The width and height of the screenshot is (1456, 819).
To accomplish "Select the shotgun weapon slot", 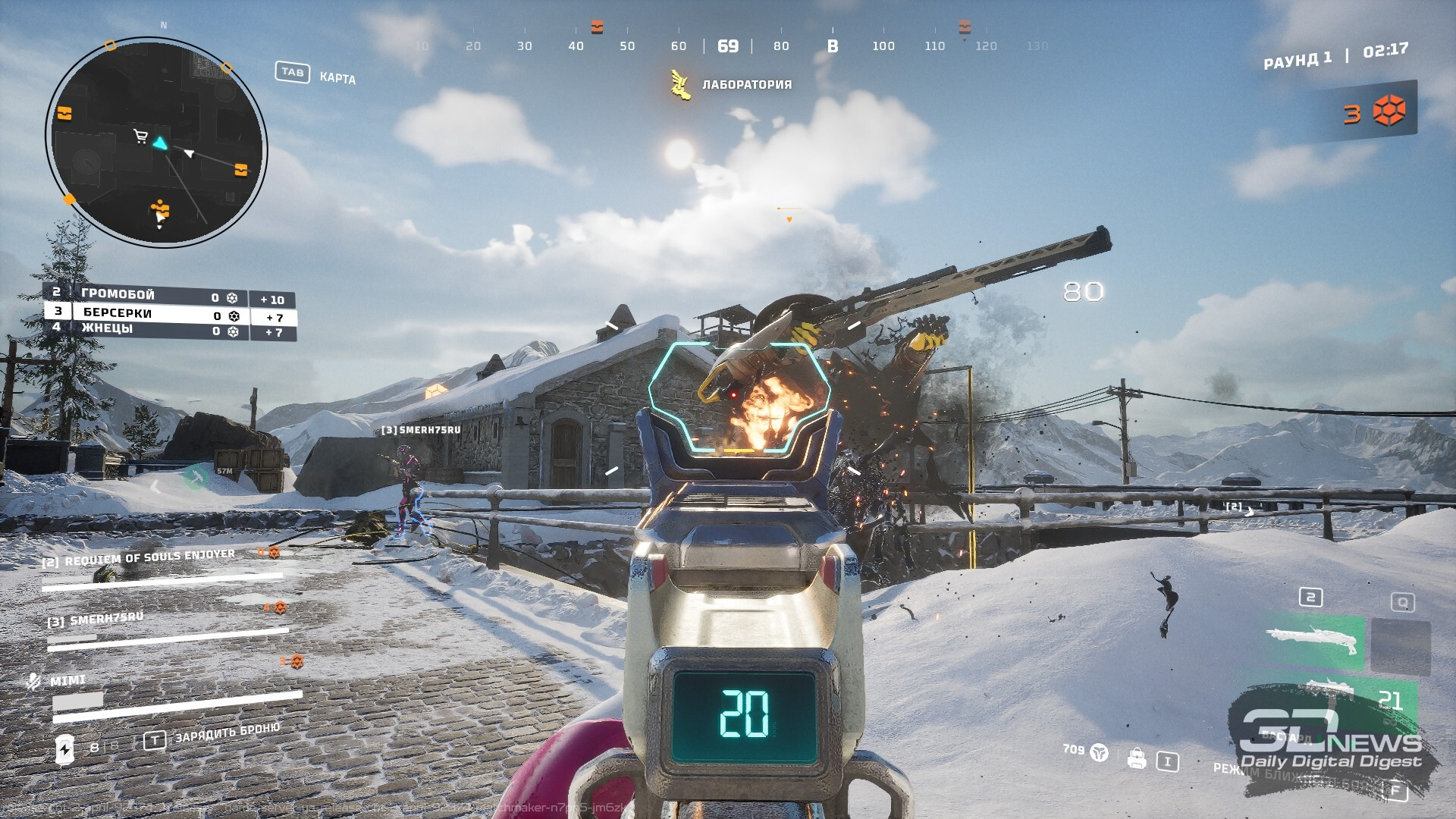I will pyautogui.click(x=1314, y=641).
